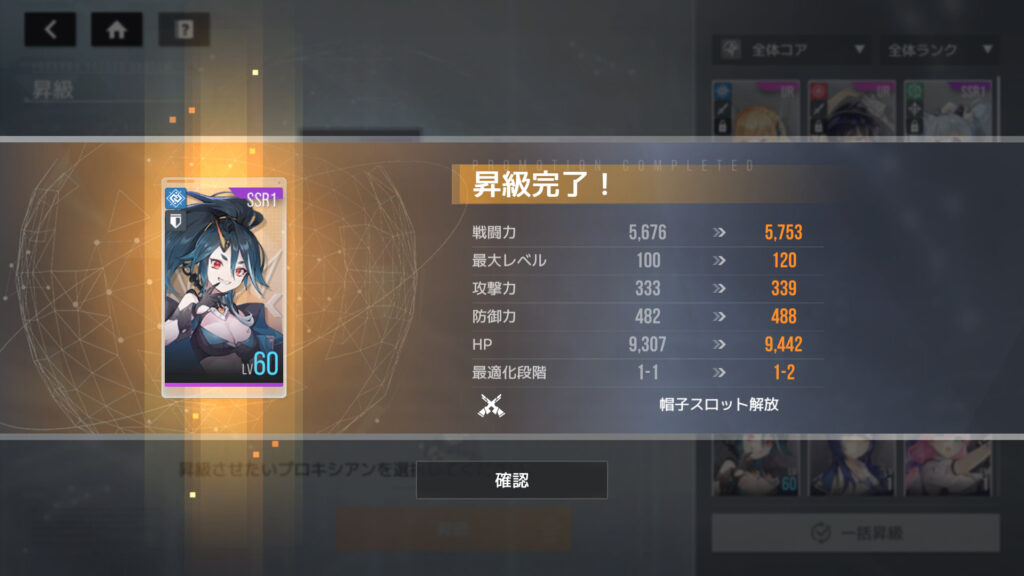
Task: Confirm the promotion with 確認 button
Action: tap(511, 480)
